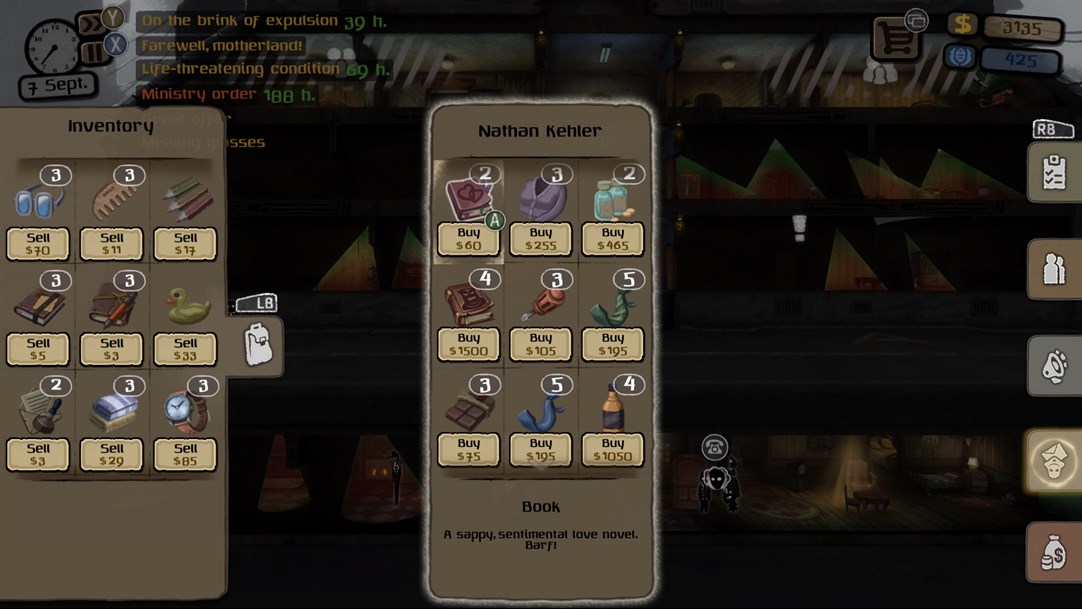Image resolution: width=1082 pixels, height=609 pixels.
Task: Buy the chocolate bar for $75
Action: click(x=468, y=450)
